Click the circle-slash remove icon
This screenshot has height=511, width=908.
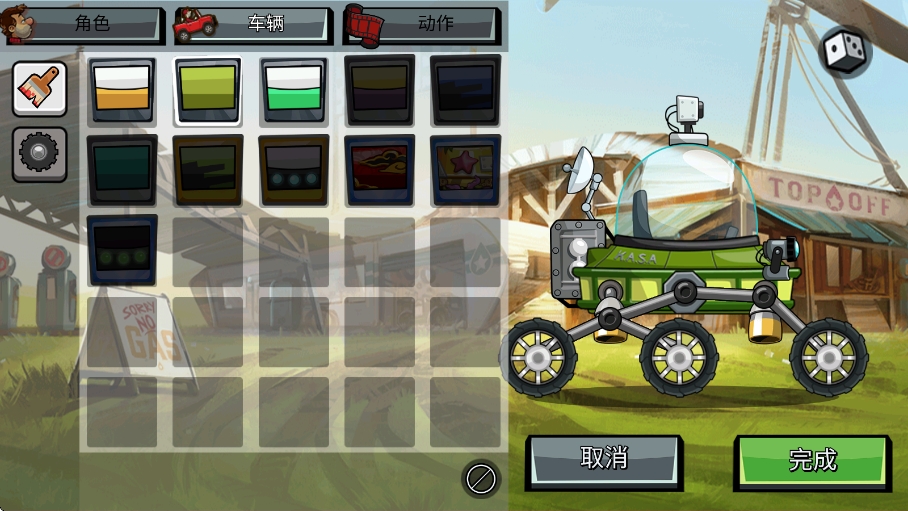coord(481,479)
